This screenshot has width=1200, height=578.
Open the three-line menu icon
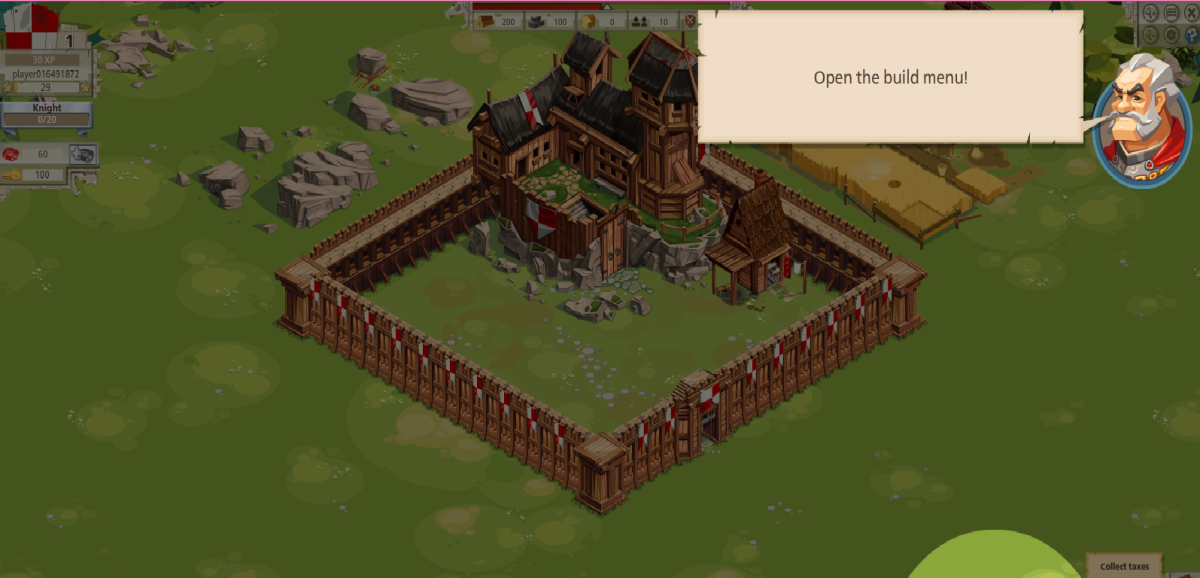1171,13
